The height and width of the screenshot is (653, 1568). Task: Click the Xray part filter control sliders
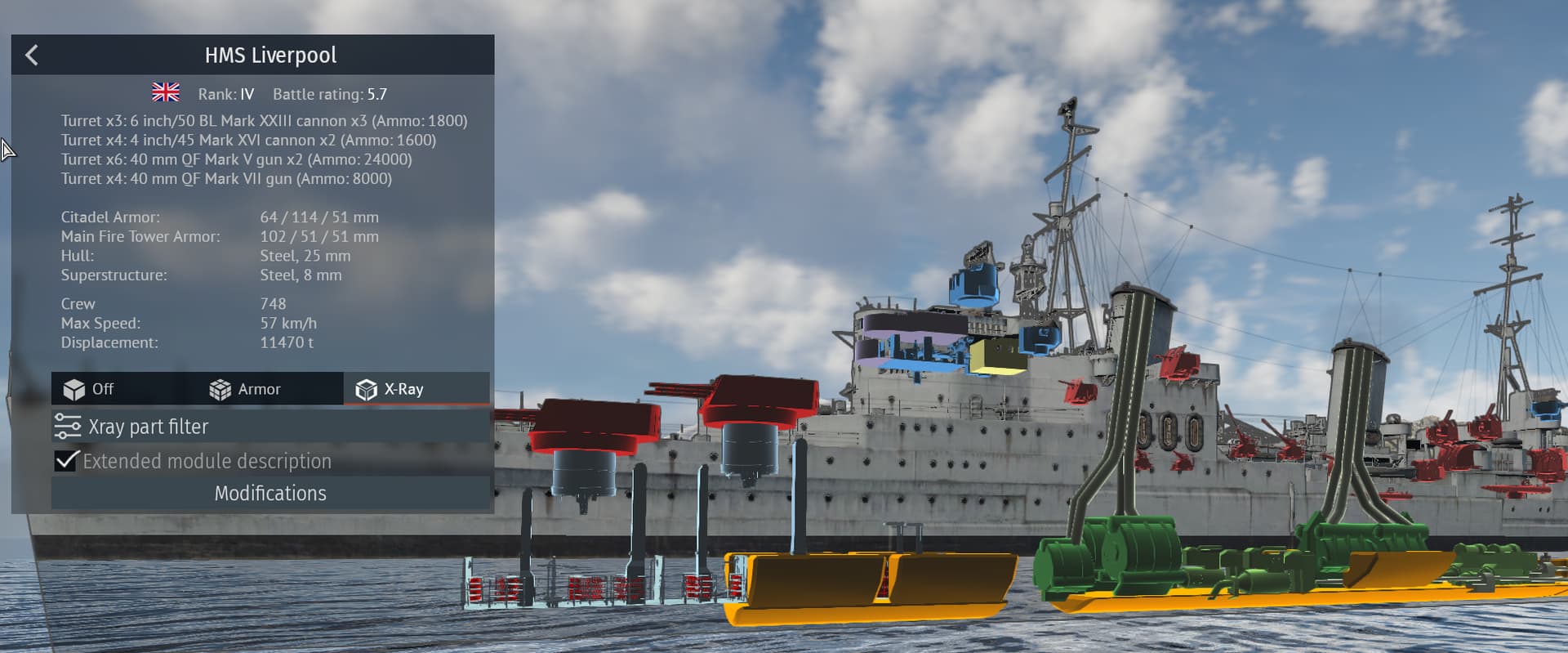65,426
